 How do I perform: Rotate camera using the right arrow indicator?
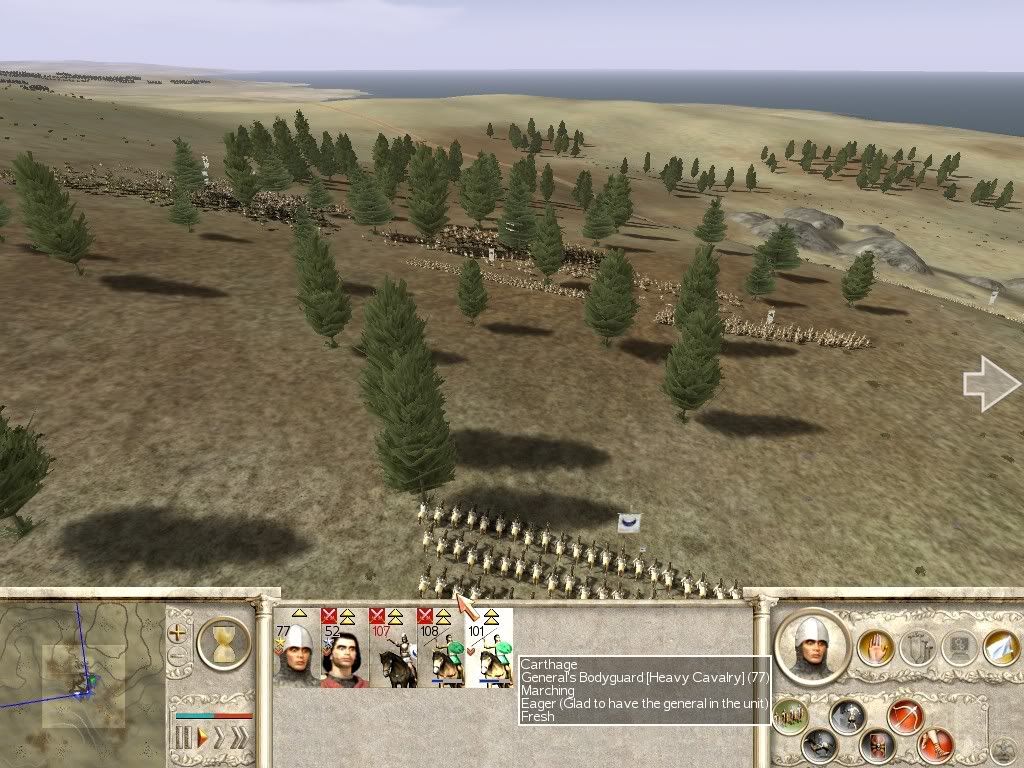[x=991, y=383]
